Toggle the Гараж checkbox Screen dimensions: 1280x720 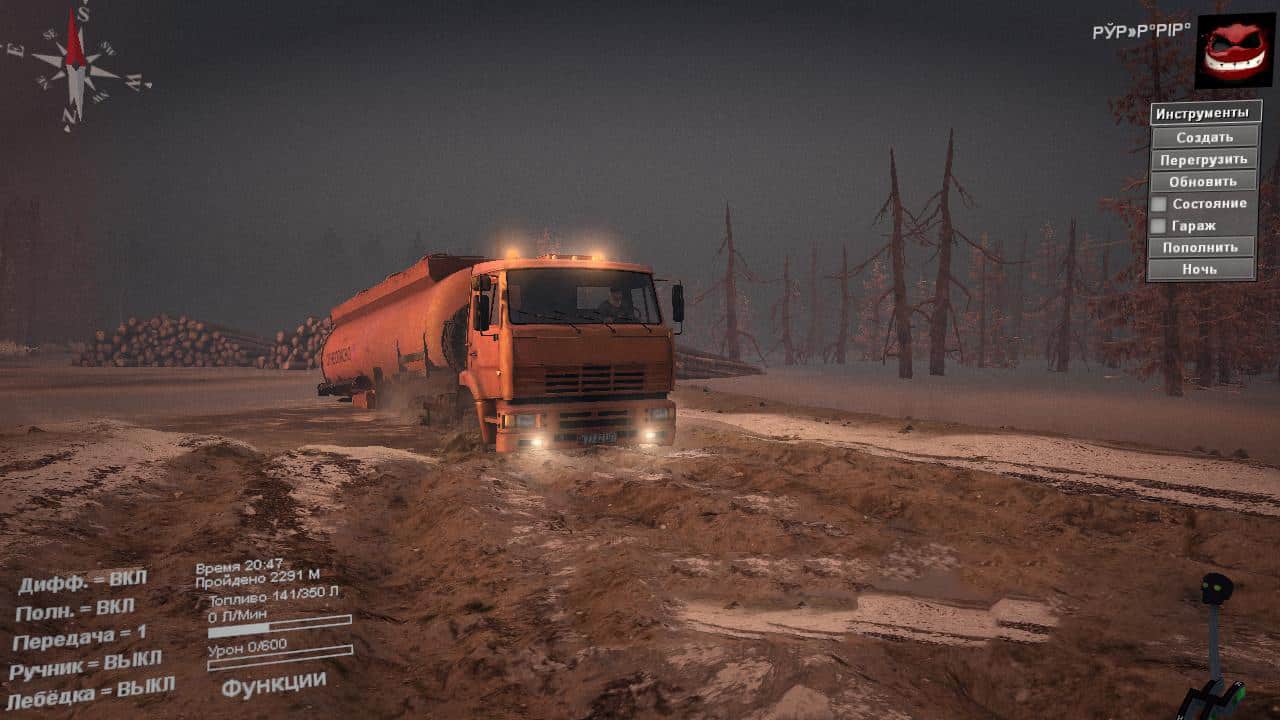(x=1159, y=226)
